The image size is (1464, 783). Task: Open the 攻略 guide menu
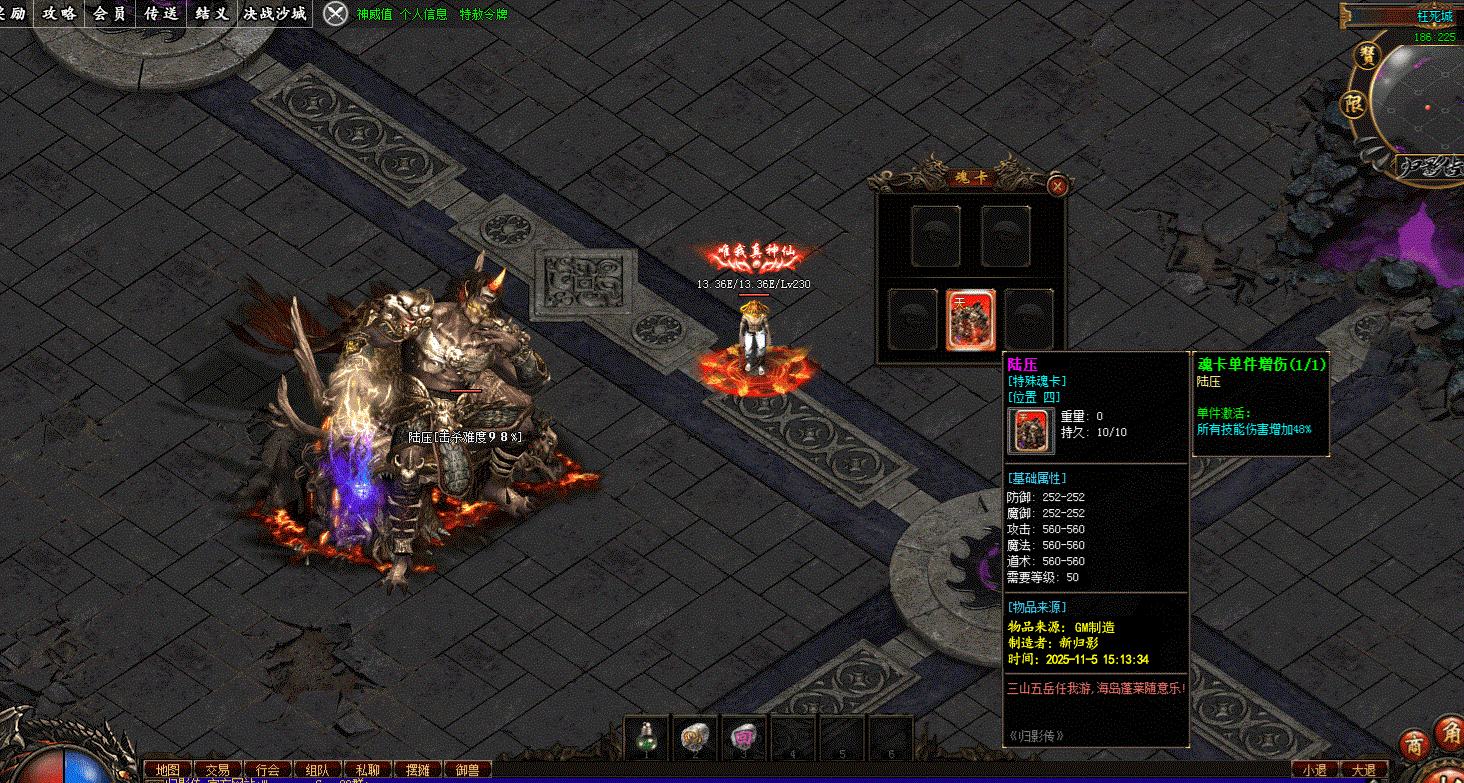pos(59,14)
